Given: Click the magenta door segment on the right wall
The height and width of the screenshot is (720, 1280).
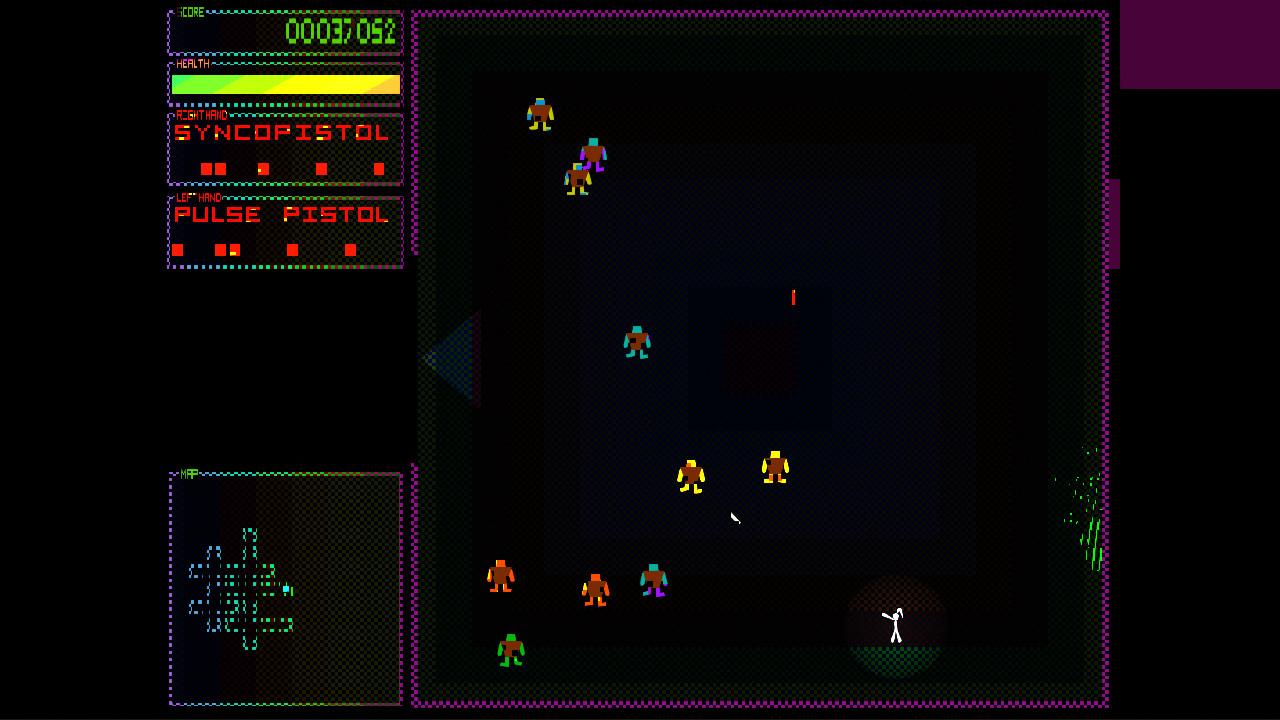Looking at the screenshot, I should (1113, 222).
